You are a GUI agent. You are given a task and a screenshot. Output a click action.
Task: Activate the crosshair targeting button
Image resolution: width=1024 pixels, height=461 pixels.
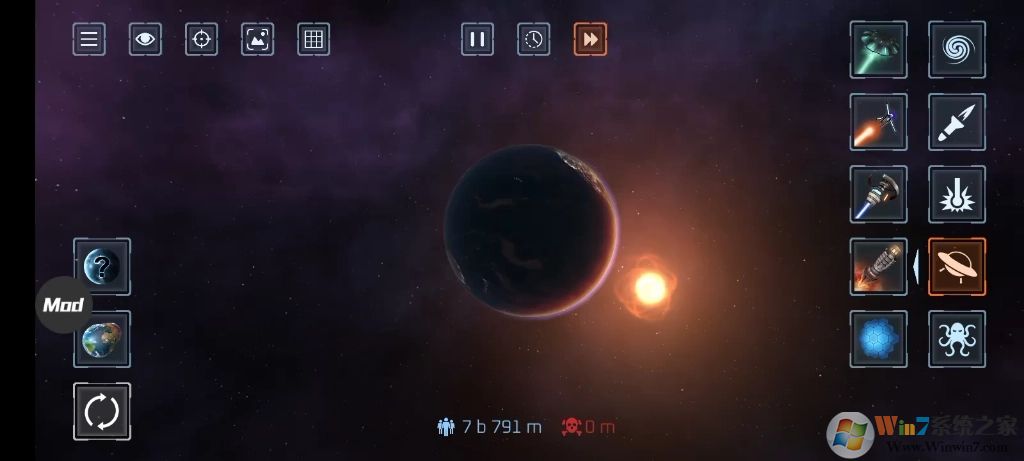tap(201, 39)
